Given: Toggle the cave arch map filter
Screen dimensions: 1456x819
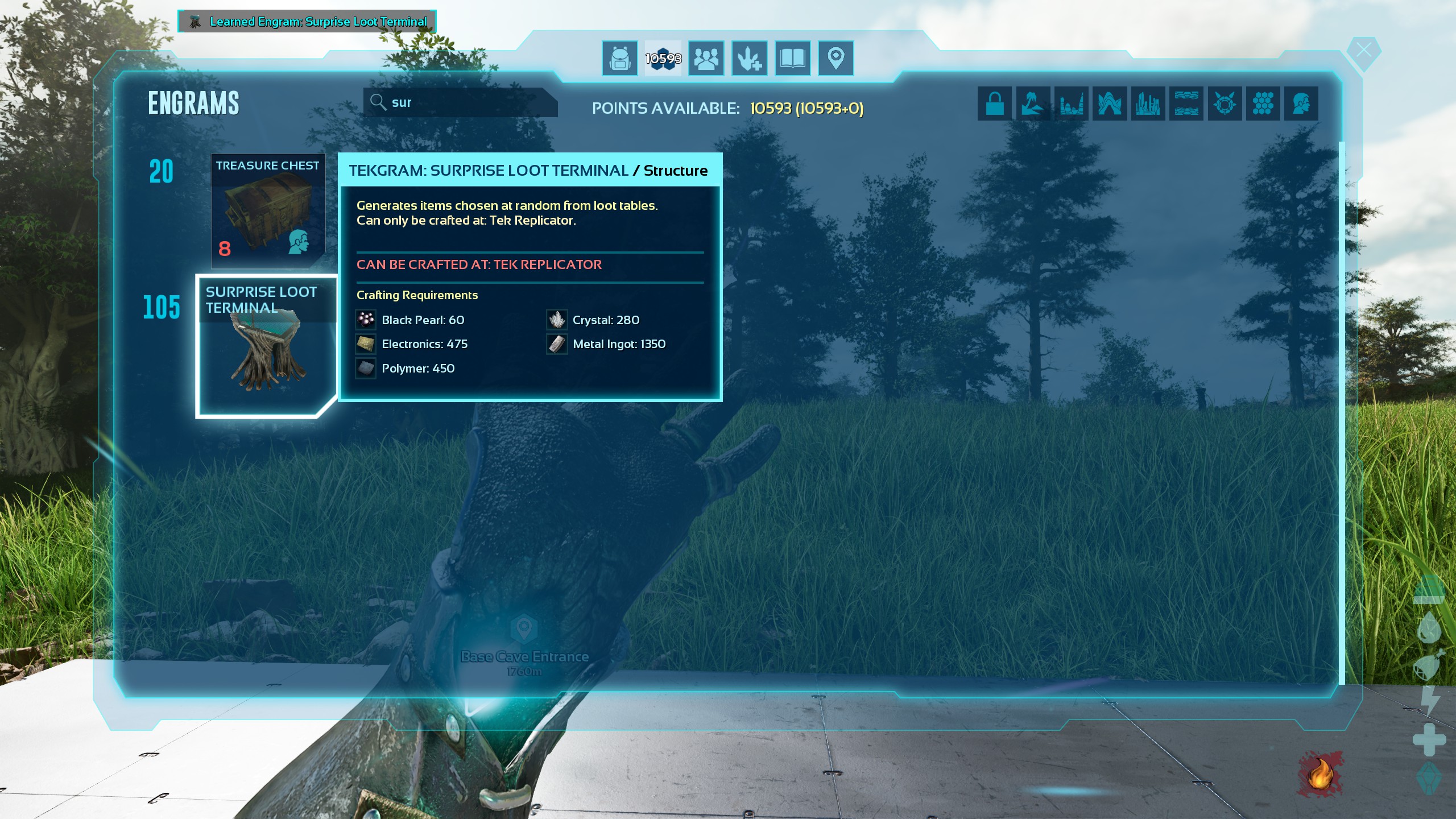Looking at the screenshot, I should (1109, 104).
